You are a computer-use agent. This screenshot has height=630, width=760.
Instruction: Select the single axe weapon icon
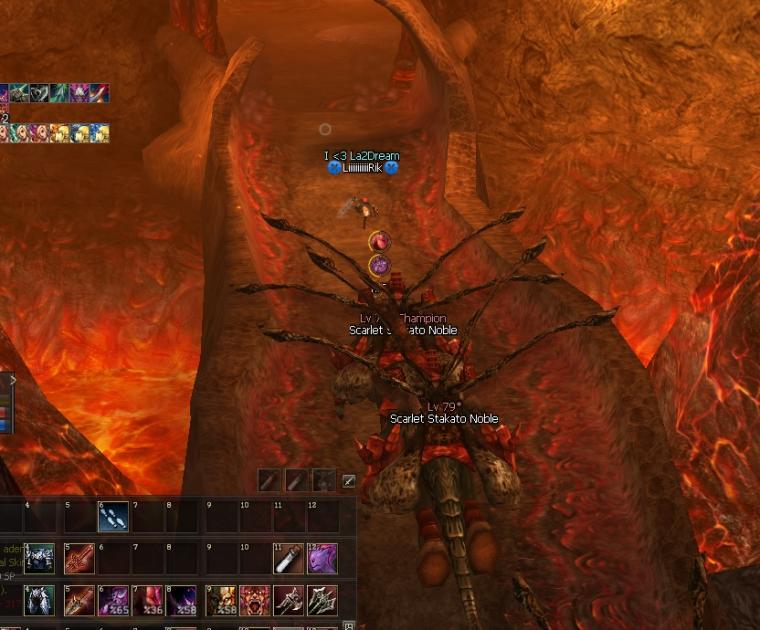click(x=288, y=600)
